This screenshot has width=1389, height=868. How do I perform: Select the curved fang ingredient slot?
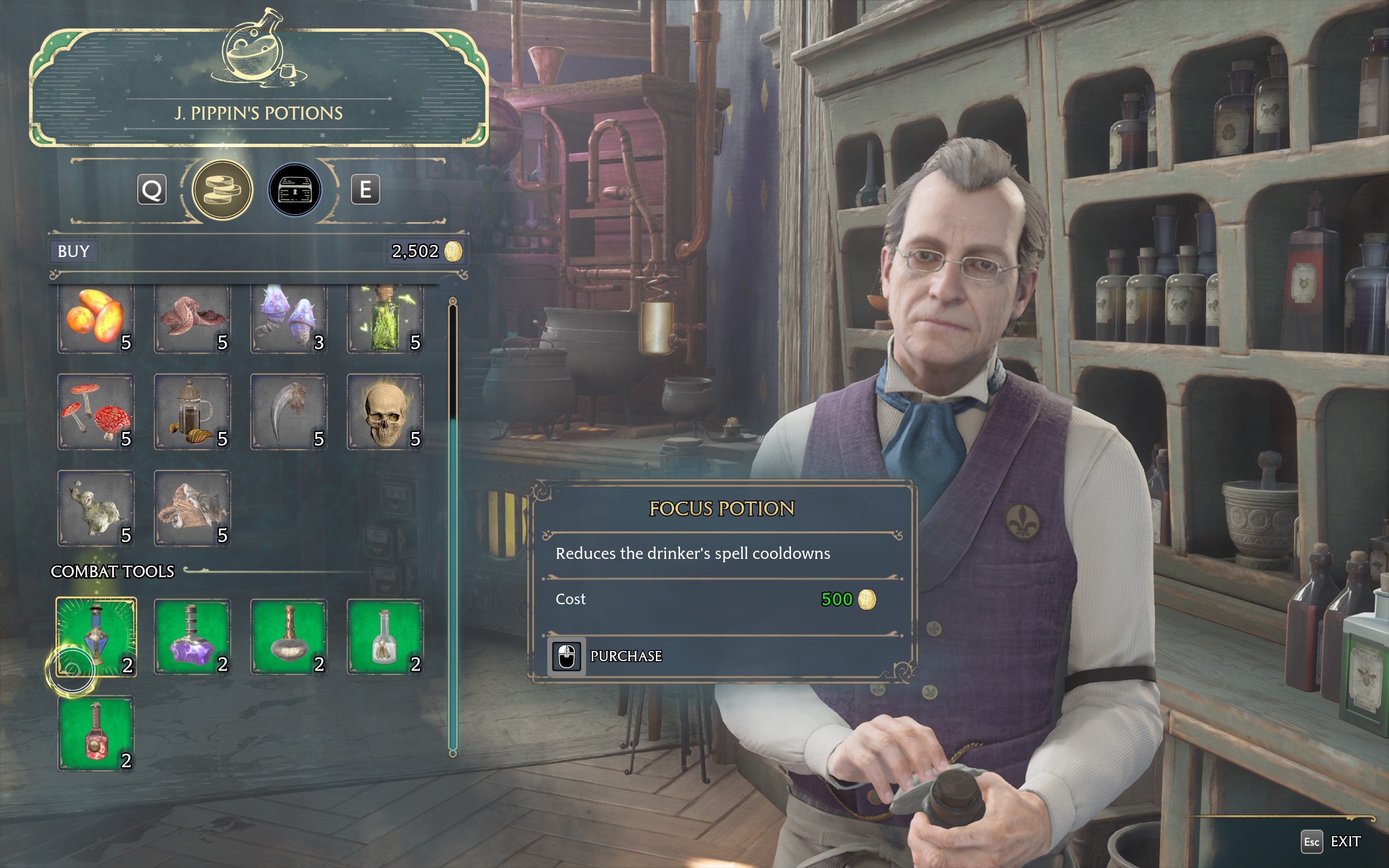click(x=289, y=412)
